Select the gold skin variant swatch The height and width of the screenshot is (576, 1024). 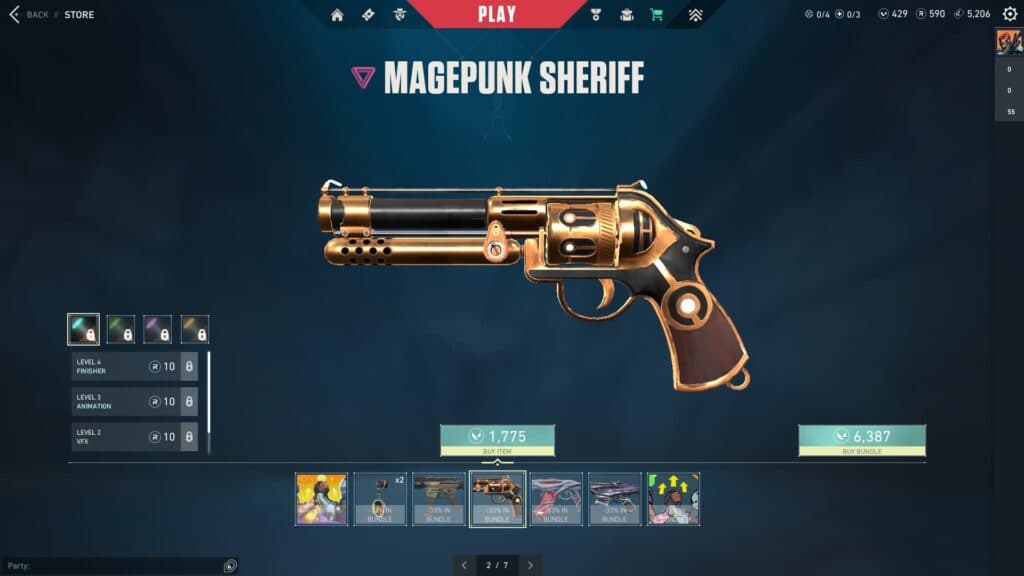coord(195,329)
